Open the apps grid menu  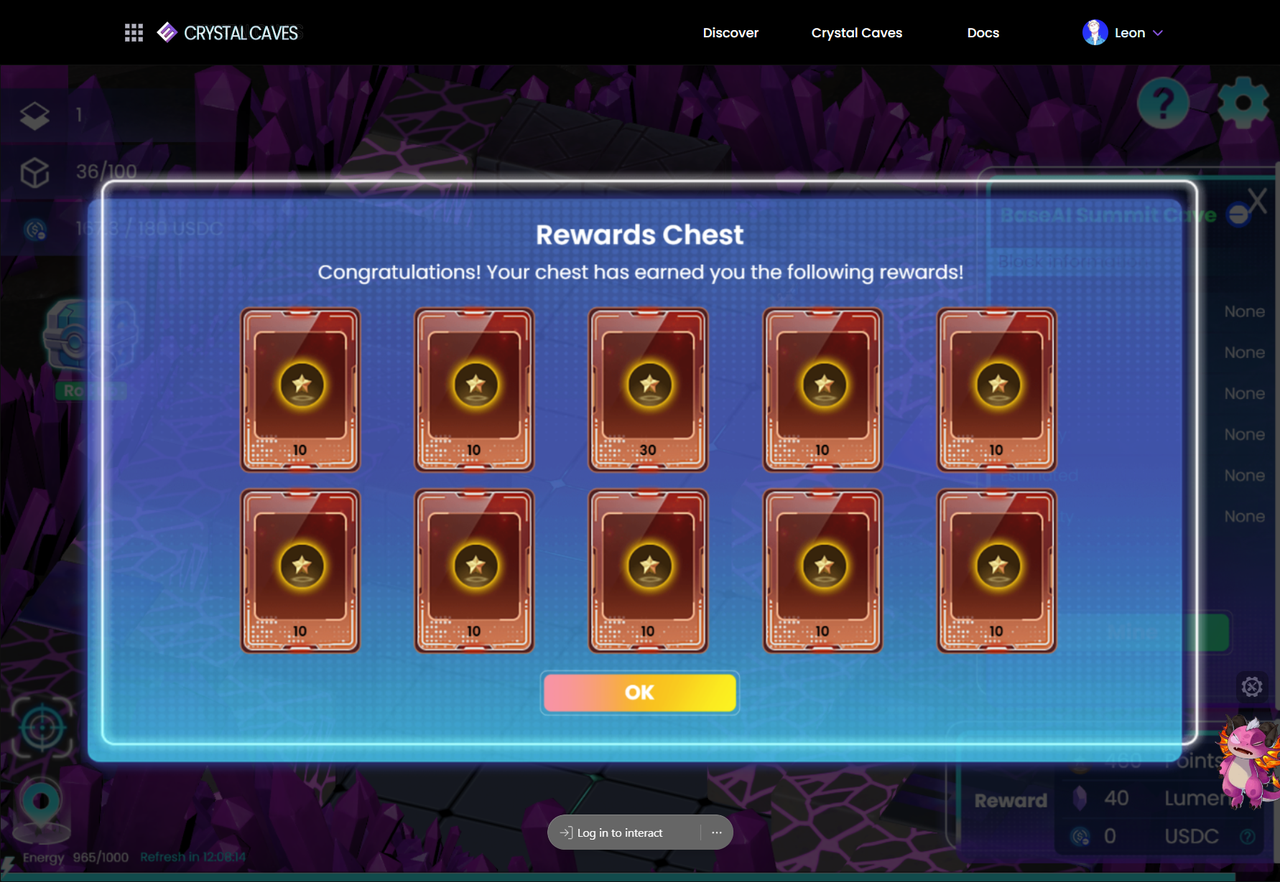[x=134, y=33]
